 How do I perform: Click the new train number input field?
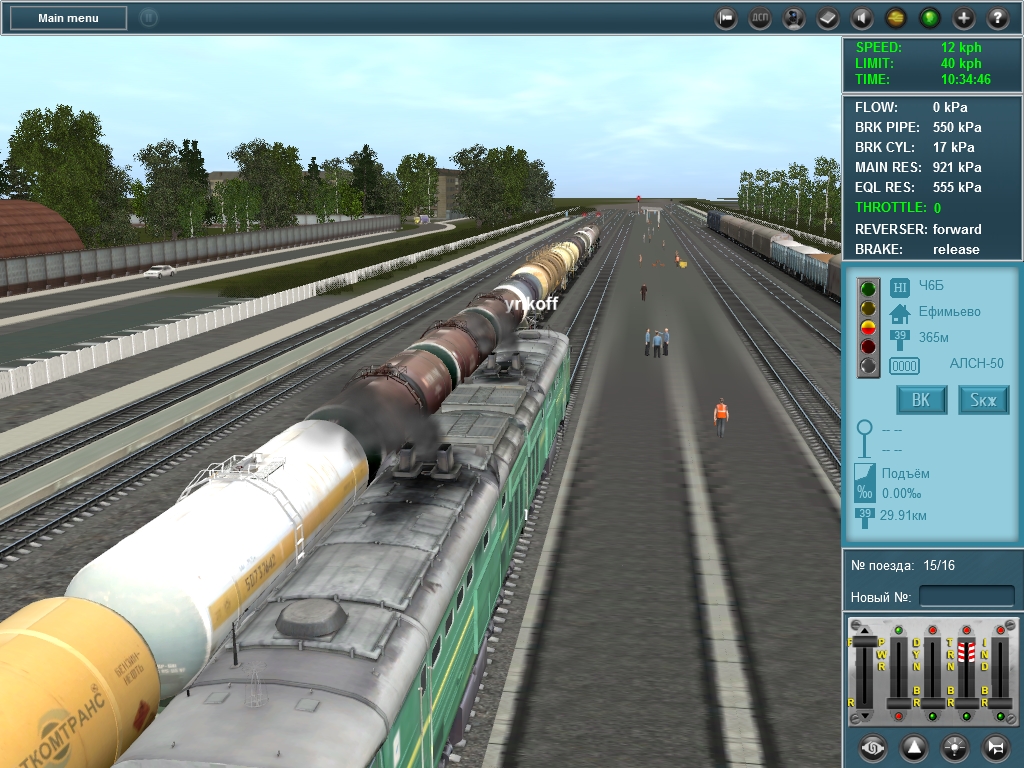point(966,597)
